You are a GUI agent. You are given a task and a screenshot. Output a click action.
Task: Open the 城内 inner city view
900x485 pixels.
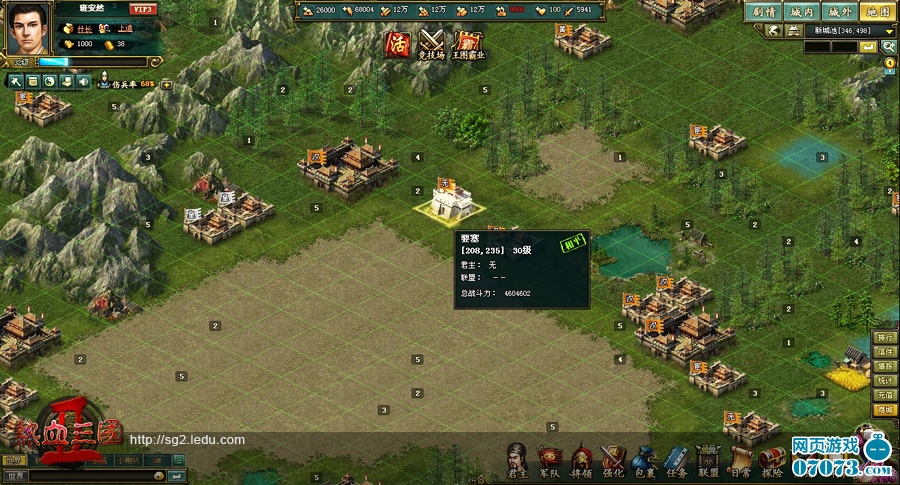pos(800,13)
